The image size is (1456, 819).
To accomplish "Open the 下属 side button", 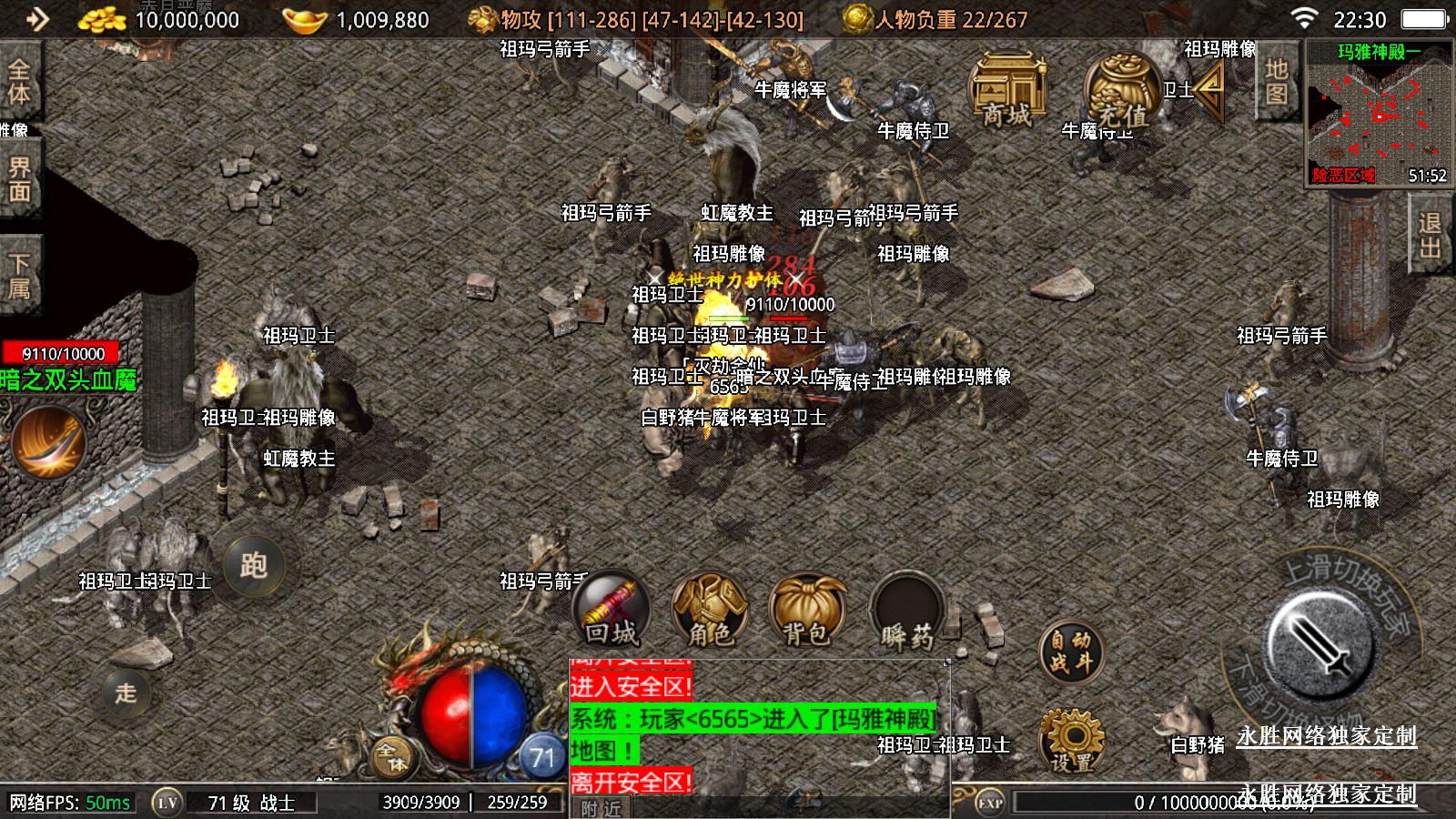I will (19, 276).
